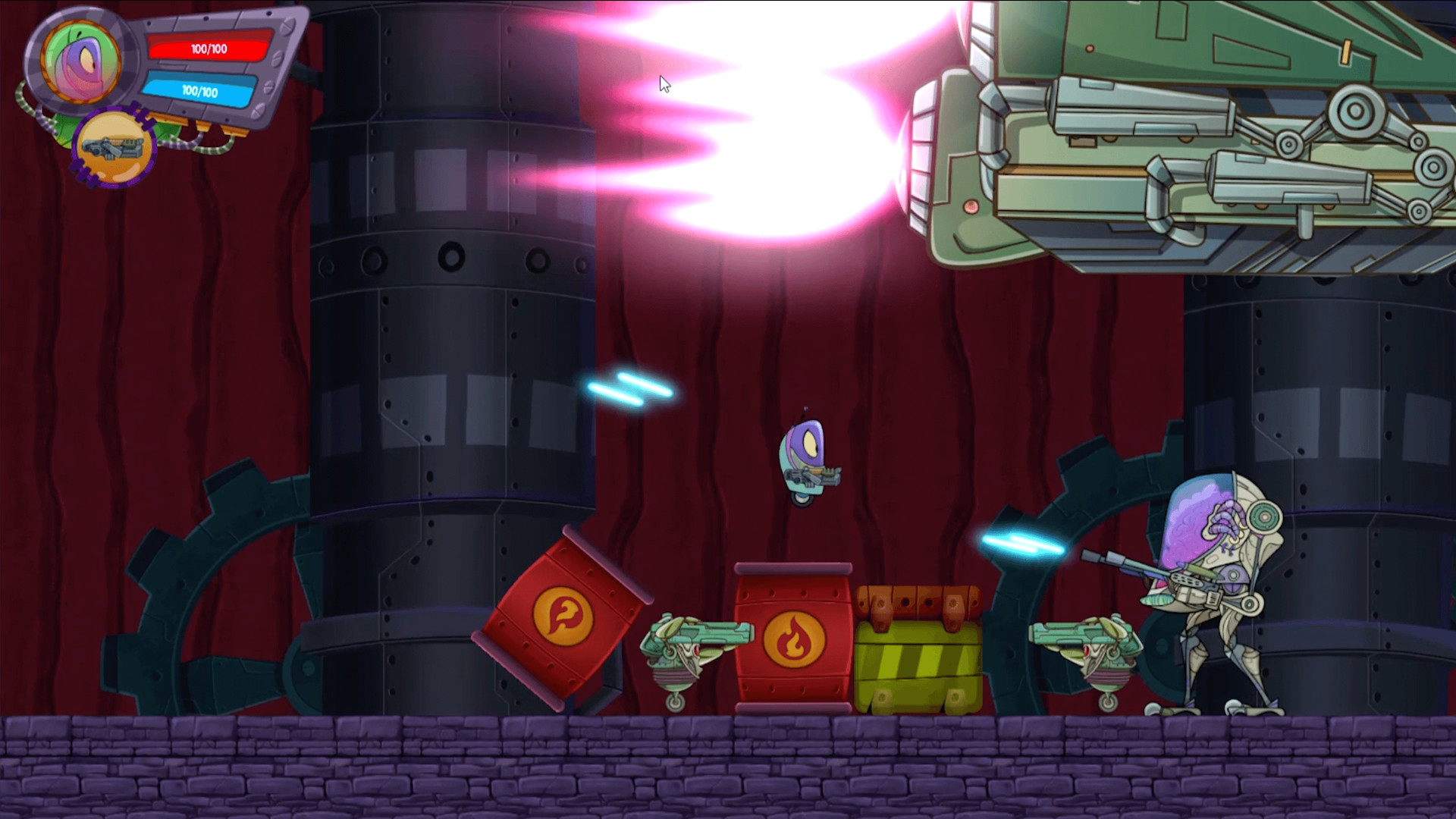
Task: Click the player alien character on its unicycle
Action: (x=803, y=455)
